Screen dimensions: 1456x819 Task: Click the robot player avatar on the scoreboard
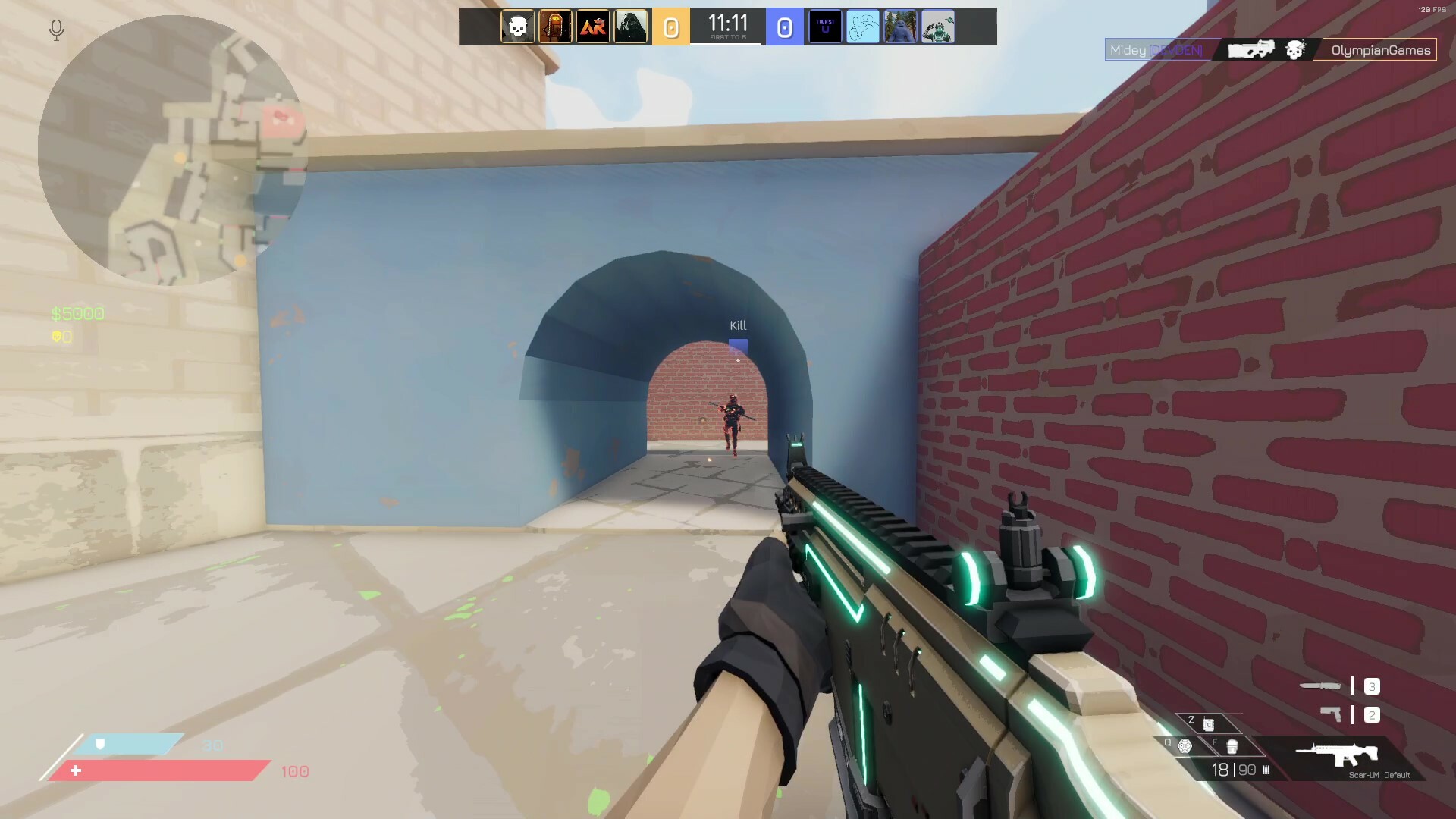938,27
